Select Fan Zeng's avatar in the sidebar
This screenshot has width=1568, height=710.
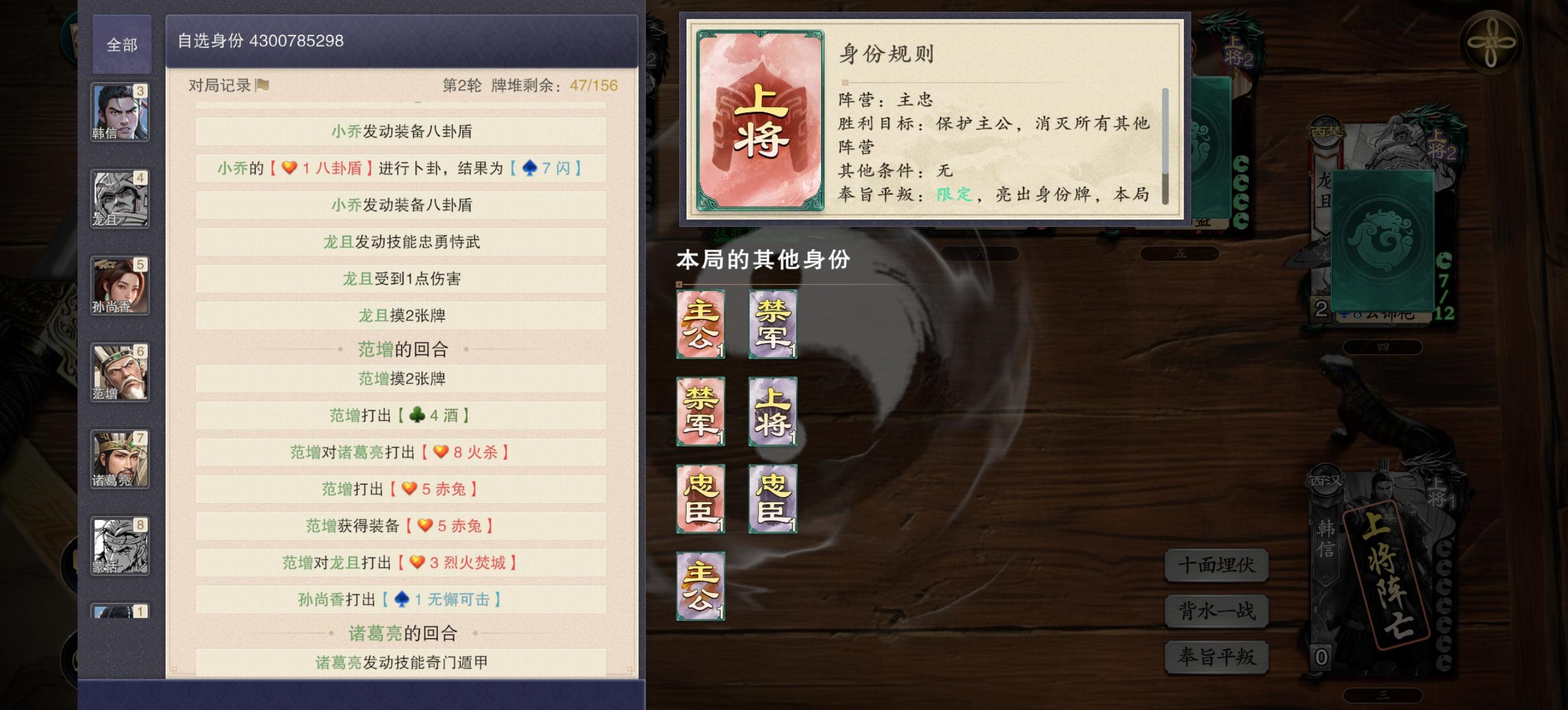(x=120, y=372)
